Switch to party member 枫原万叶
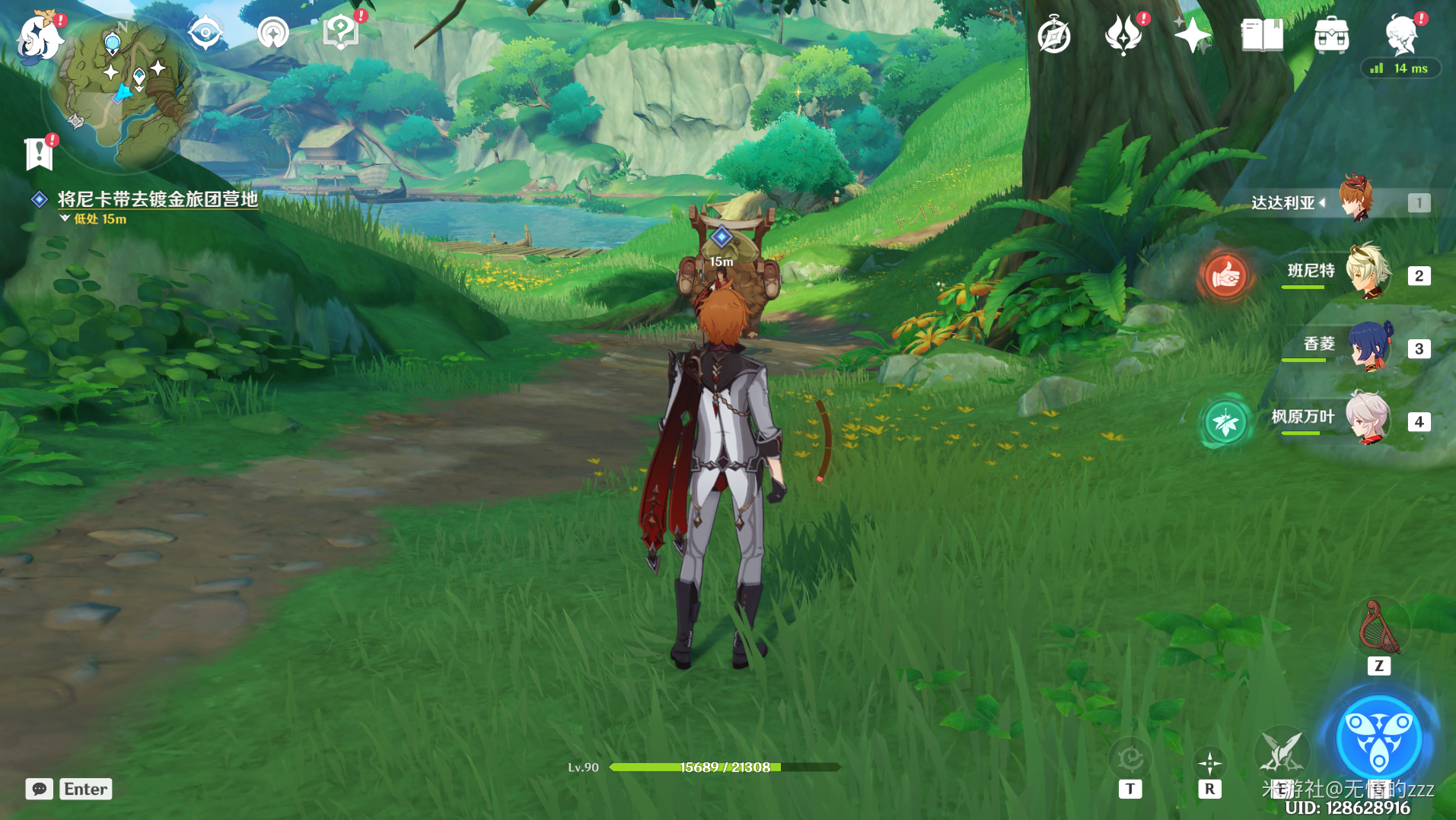This screenshot has height=820, width=1456. point(1368,419)
